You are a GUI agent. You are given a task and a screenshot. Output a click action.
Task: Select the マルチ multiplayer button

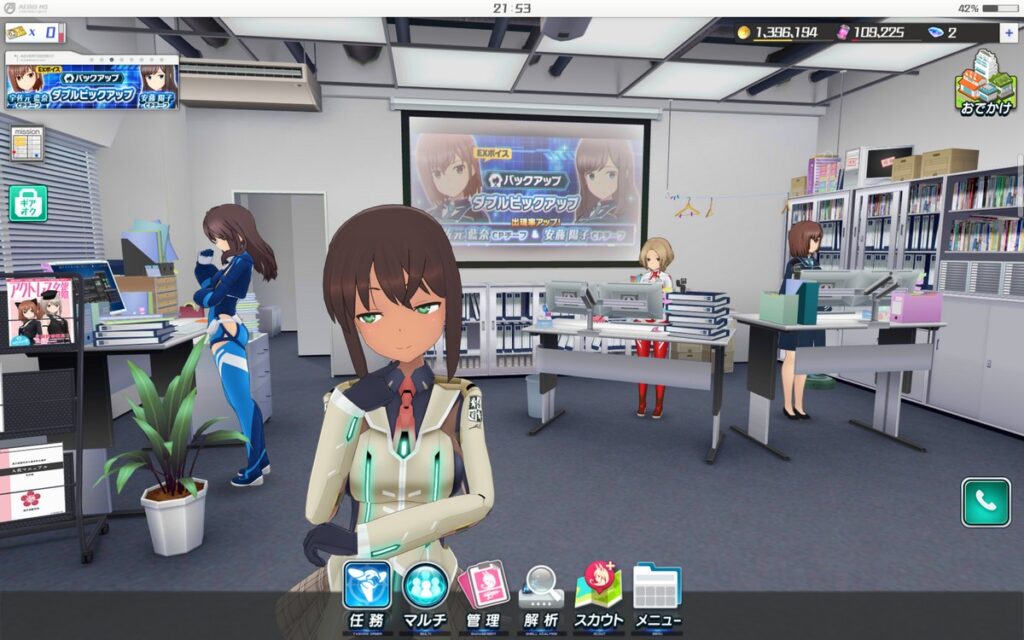click(x=425, y=596)
